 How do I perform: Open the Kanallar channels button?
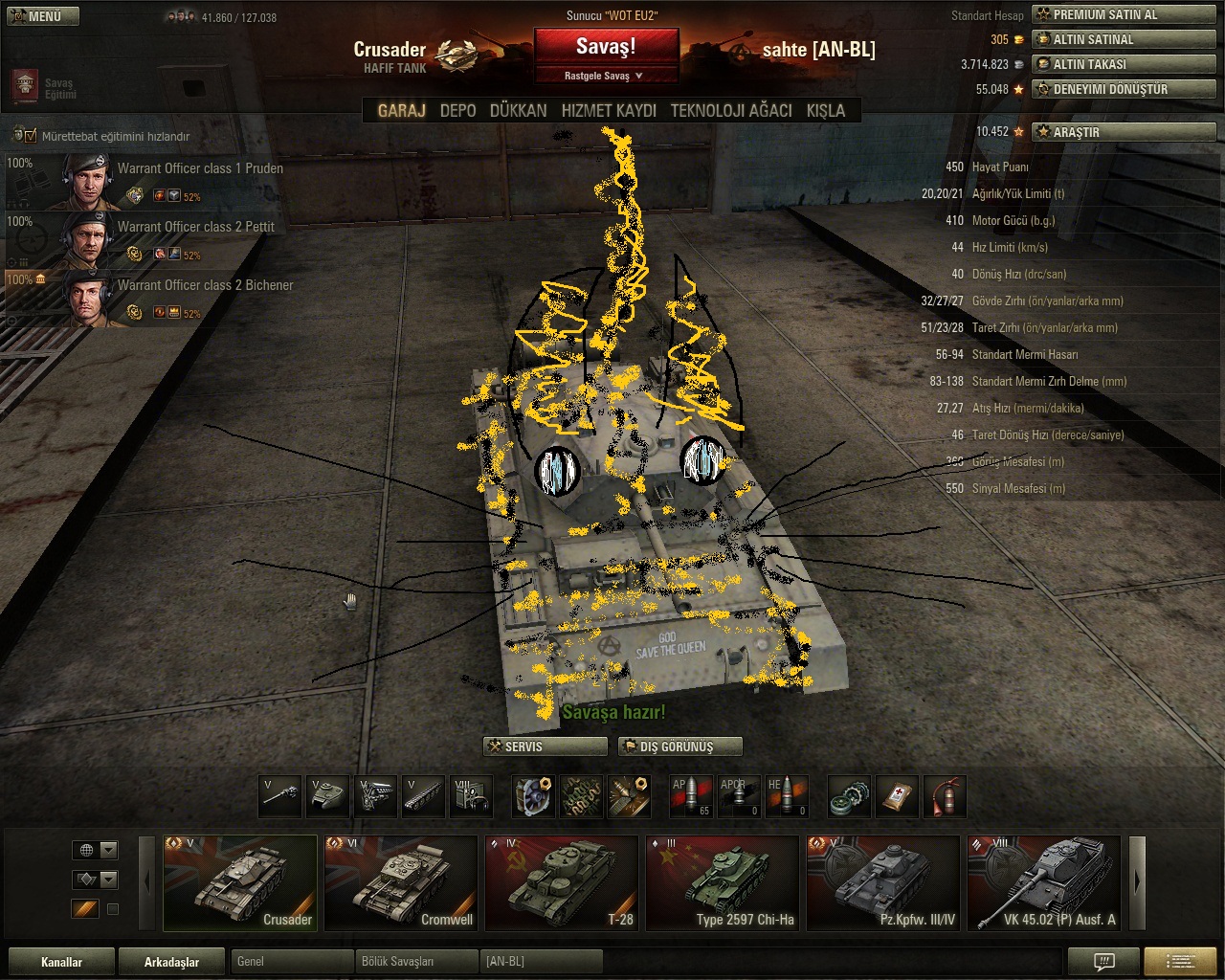[x=61, y=962]
